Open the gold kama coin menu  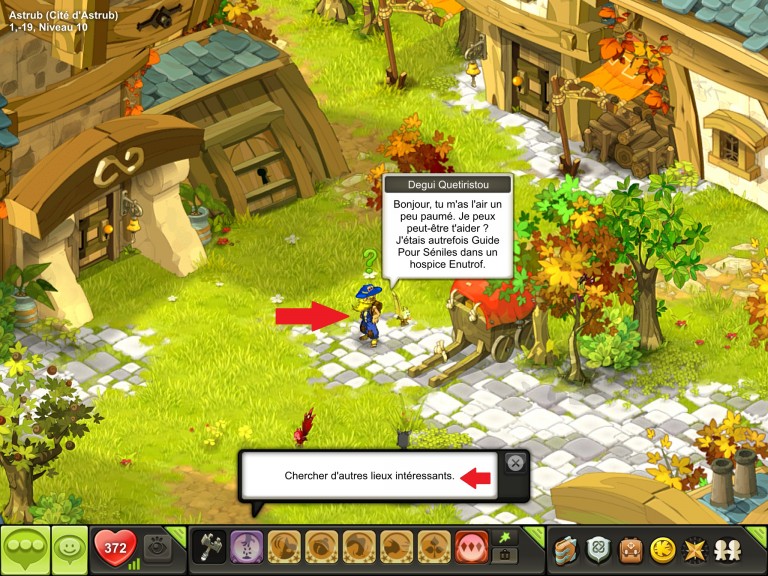coord(661,549)
